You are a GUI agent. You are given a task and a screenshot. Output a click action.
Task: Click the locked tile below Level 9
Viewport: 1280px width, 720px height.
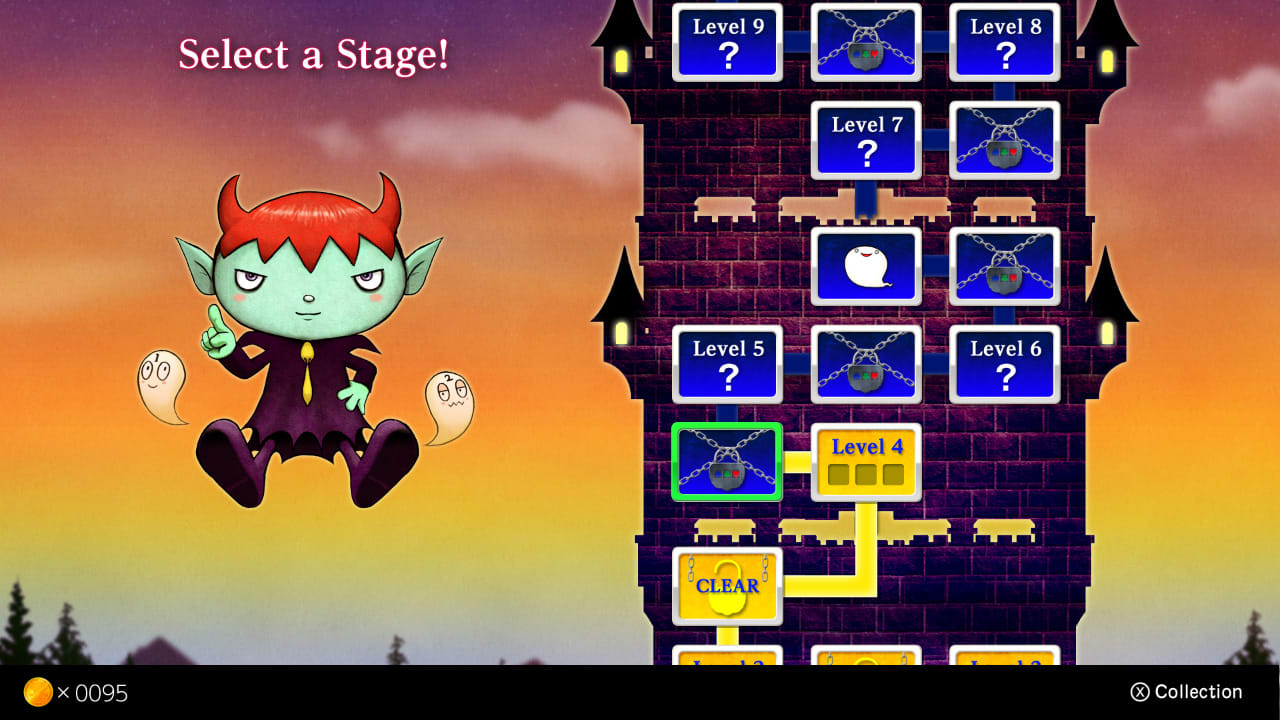[x=866, y=41]
